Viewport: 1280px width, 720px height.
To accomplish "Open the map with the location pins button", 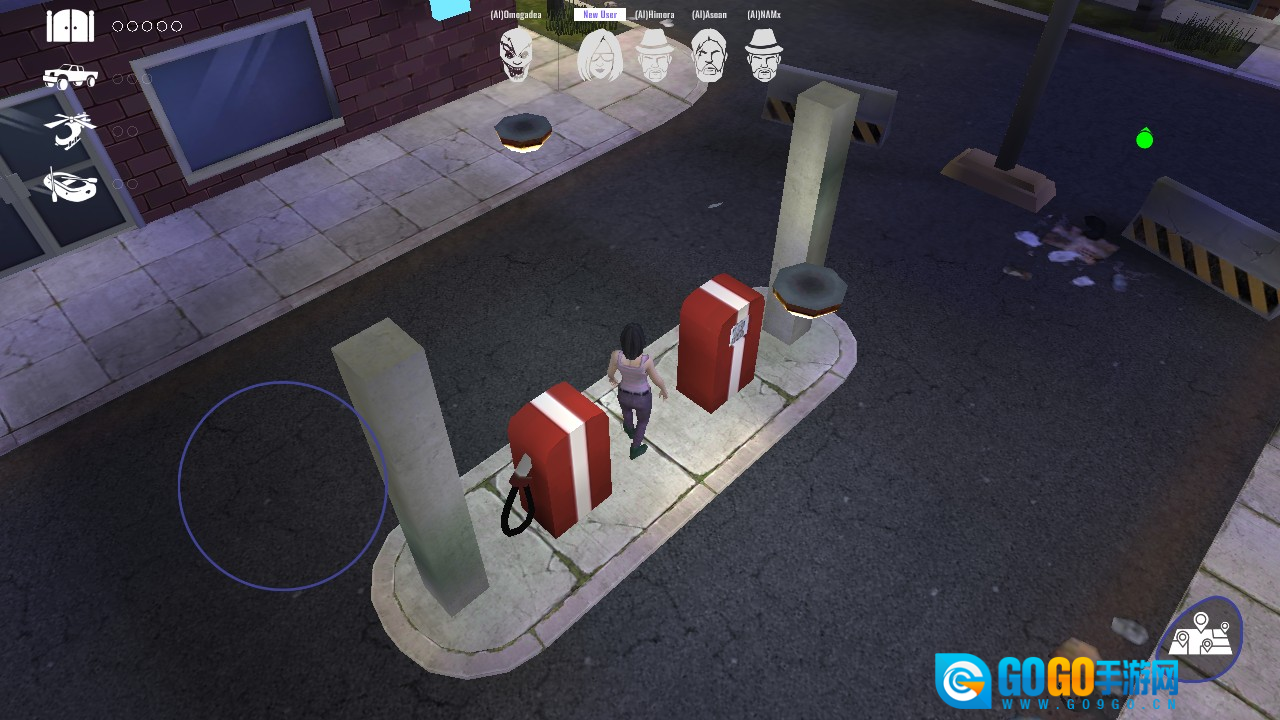I will [x=1203, y=637].
